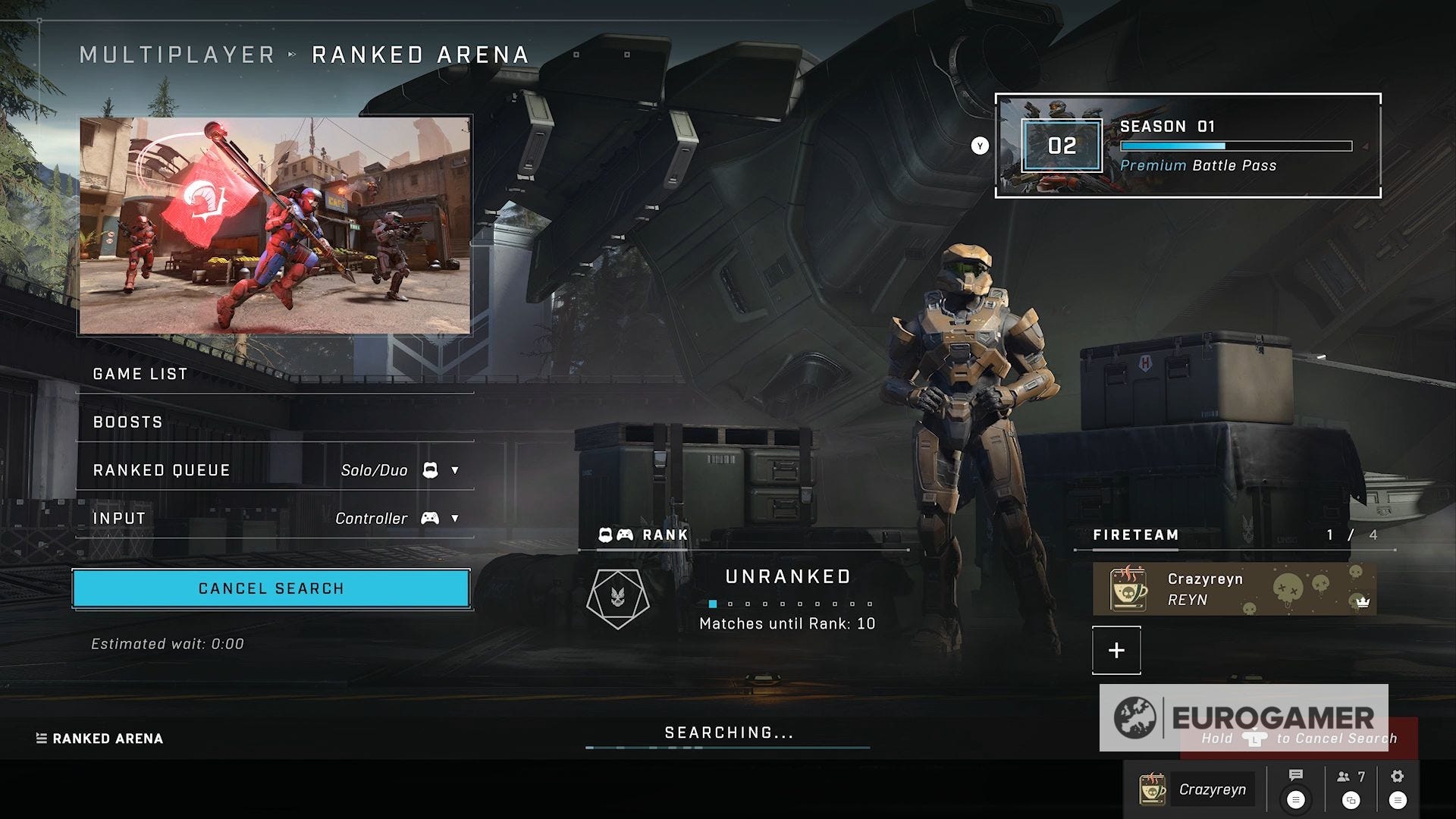
Task: Click the controller icon next to Solo/Duo
Action: 430,470
